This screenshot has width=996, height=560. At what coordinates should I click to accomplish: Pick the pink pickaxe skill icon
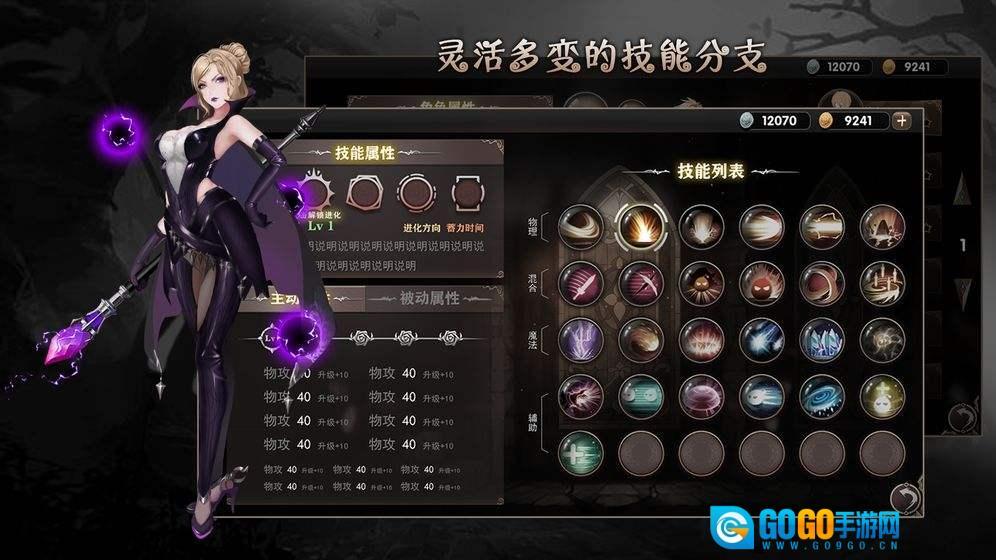tap(641, 283)
